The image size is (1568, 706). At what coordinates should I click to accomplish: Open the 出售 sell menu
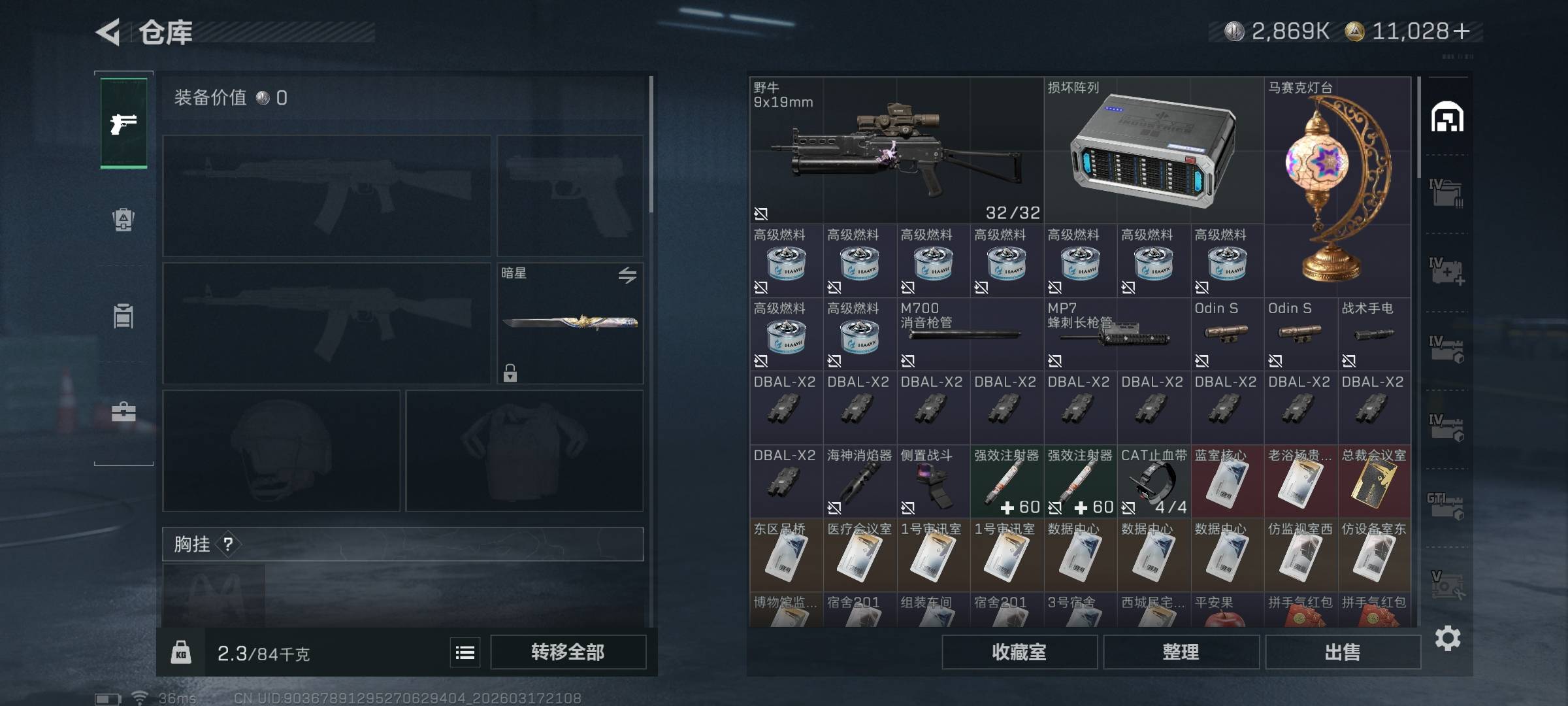pos(1343,652)
